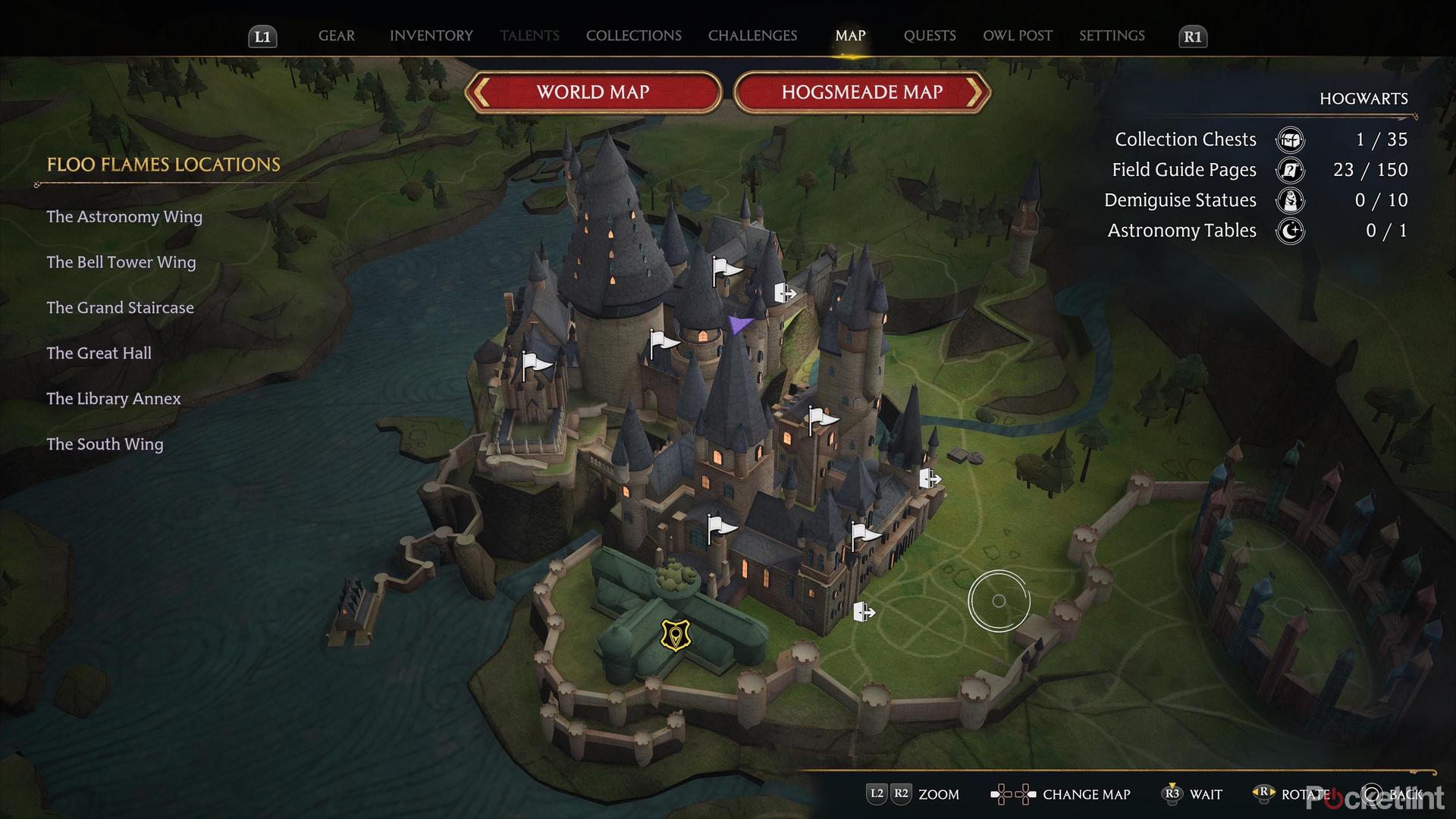This screenshot has height=819, width=1456.
Task: Go to the Challenges tab
Action: (752, 36)
